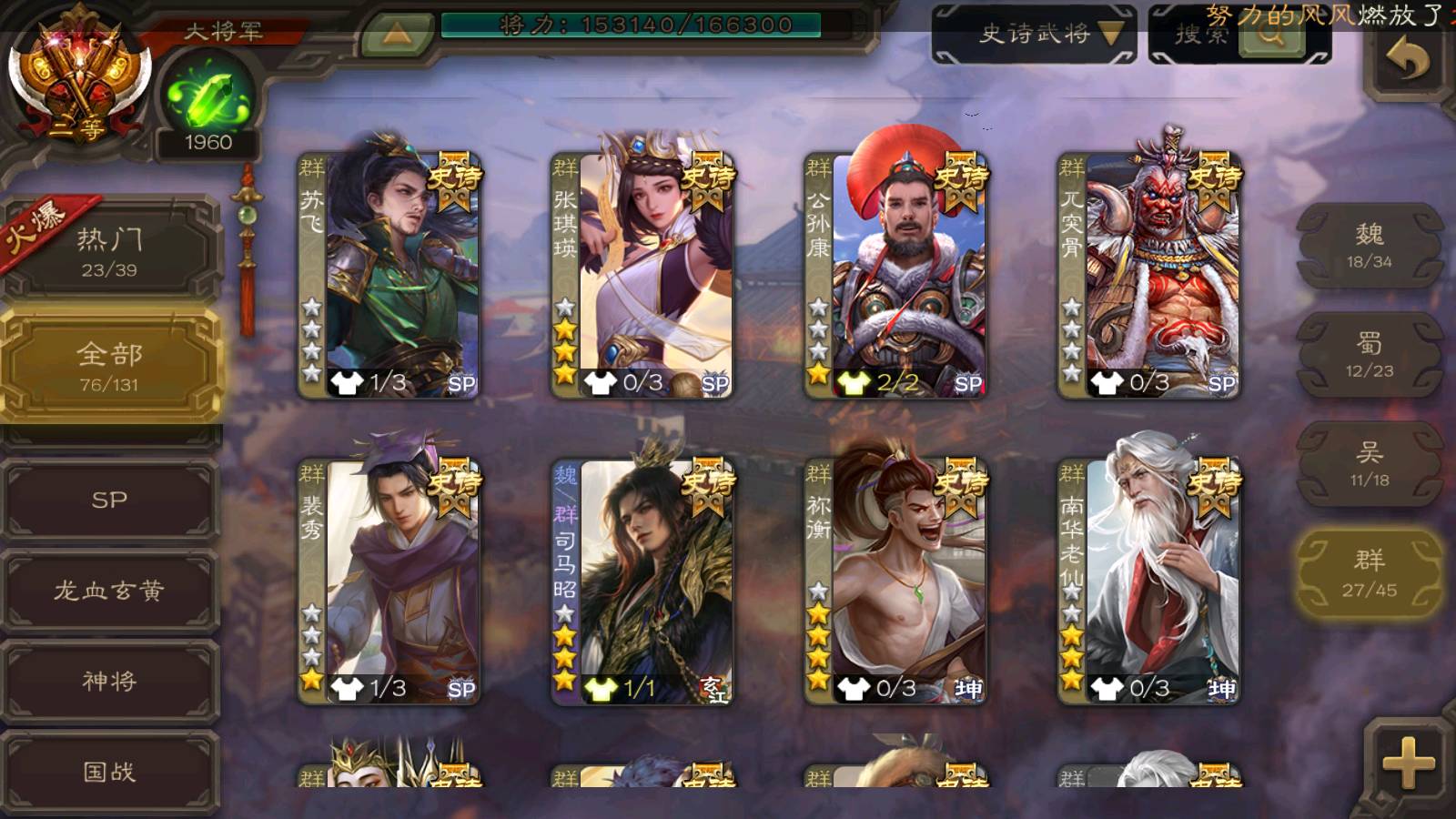Filter generals by 魏 faction
This screenshot has width=1456, height=819.
(x=1369, y=246)
